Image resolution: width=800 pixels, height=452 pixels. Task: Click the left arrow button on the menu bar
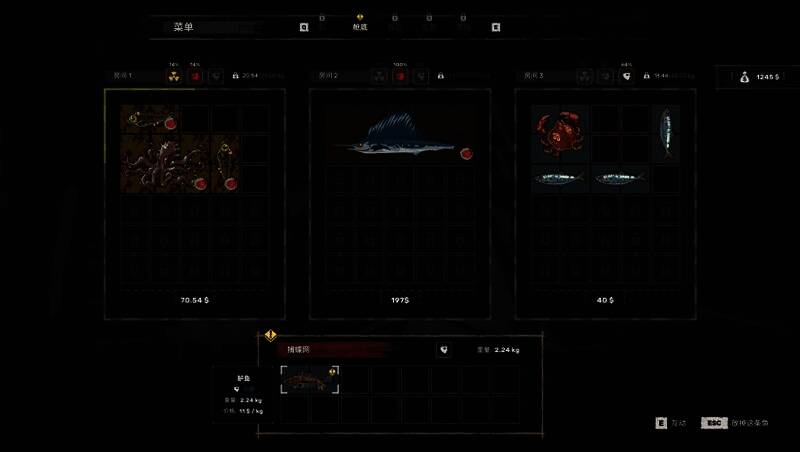coord(304,28)
